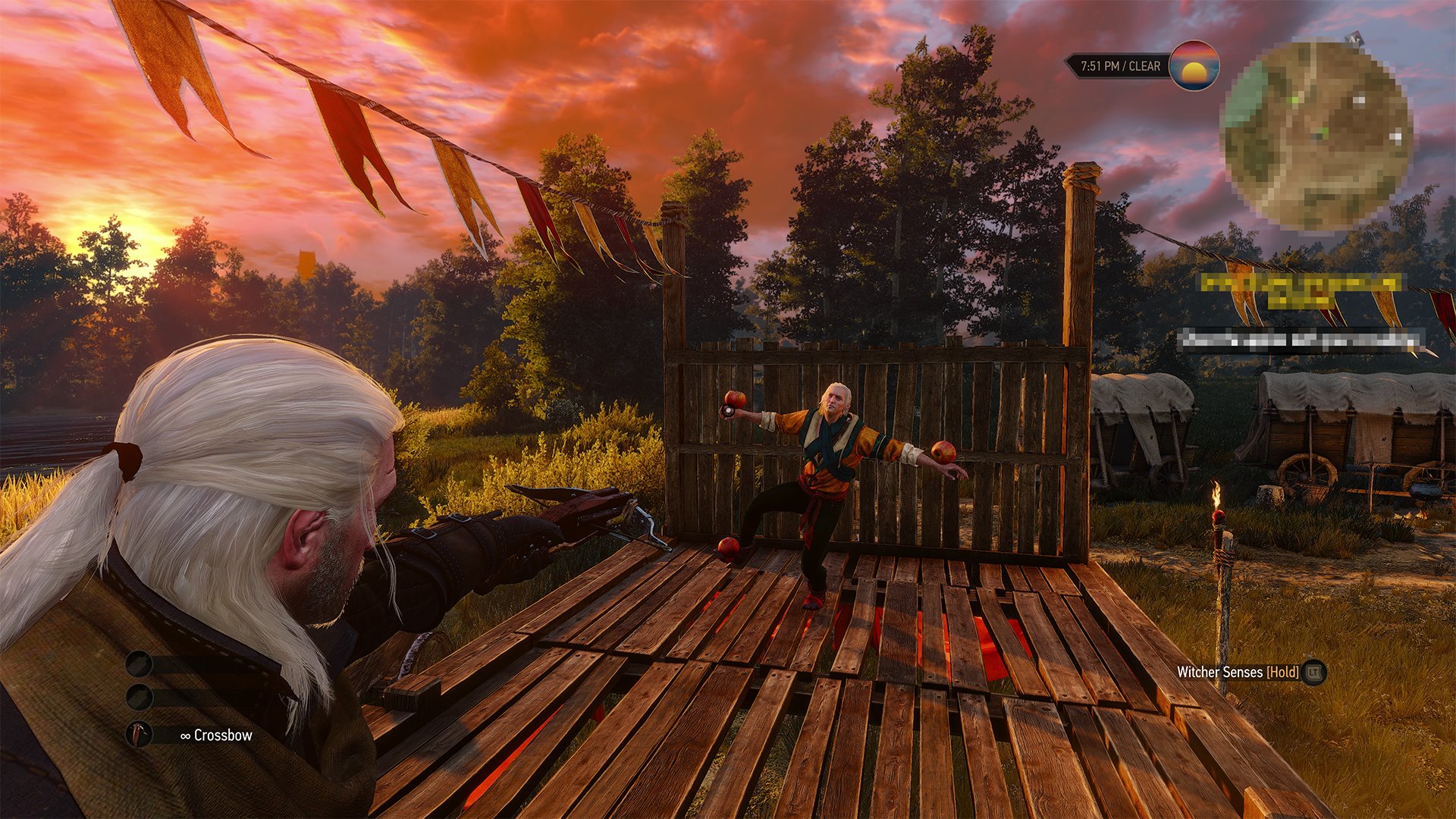Select the Crossbow quickslot icon
1456x819 pixels.
(140, 735)
